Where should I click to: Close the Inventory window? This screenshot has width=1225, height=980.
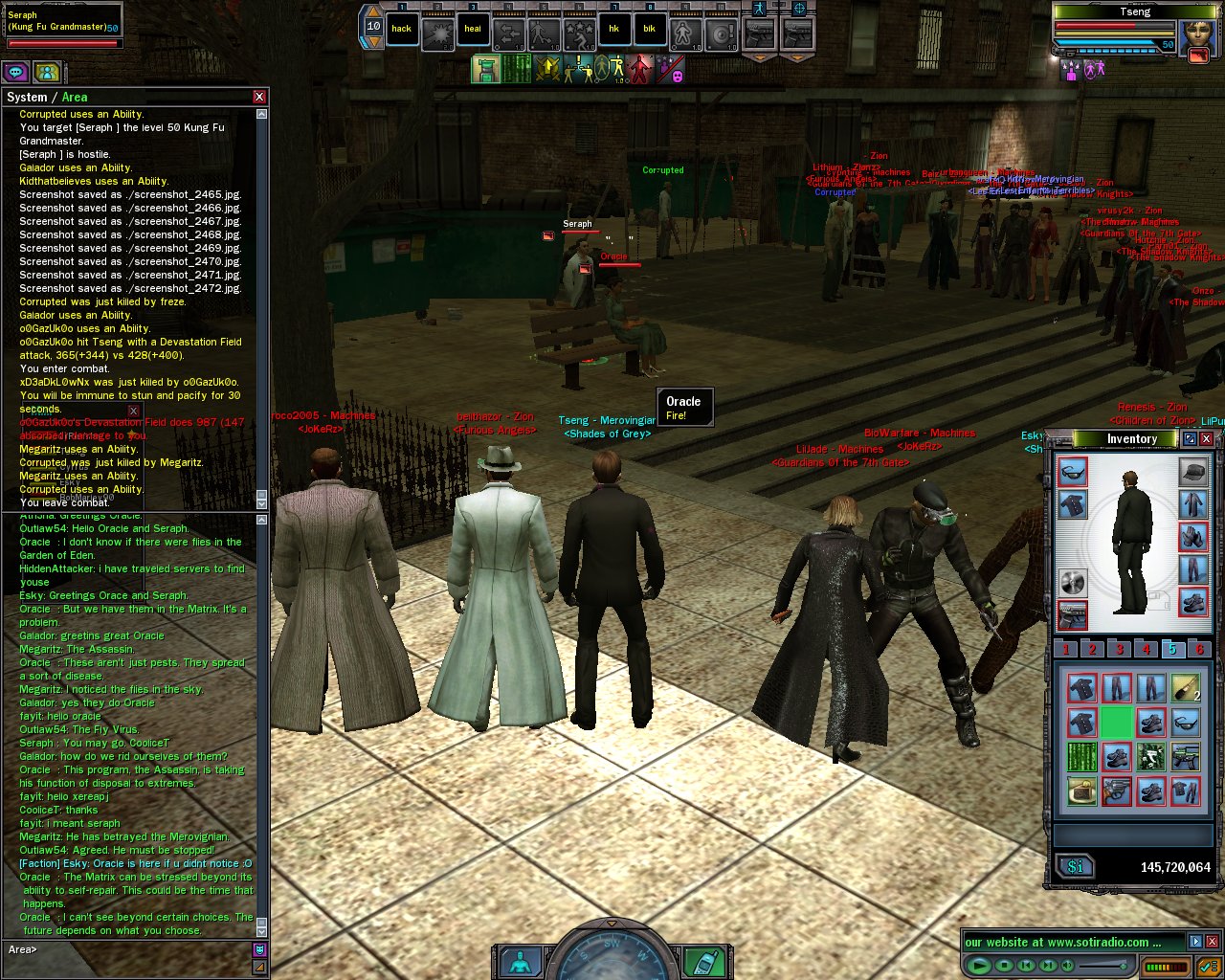pos(1207,439)
